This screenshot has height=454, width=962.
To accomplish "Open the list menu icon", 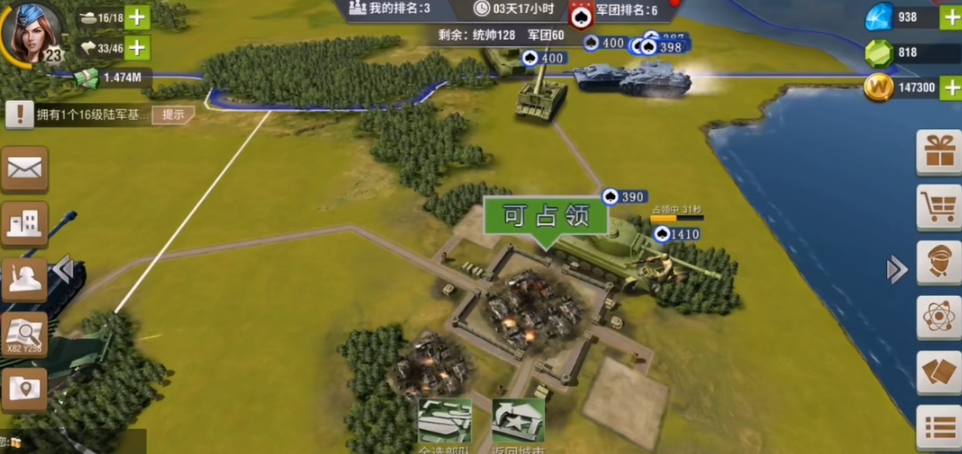I will 939,427.
